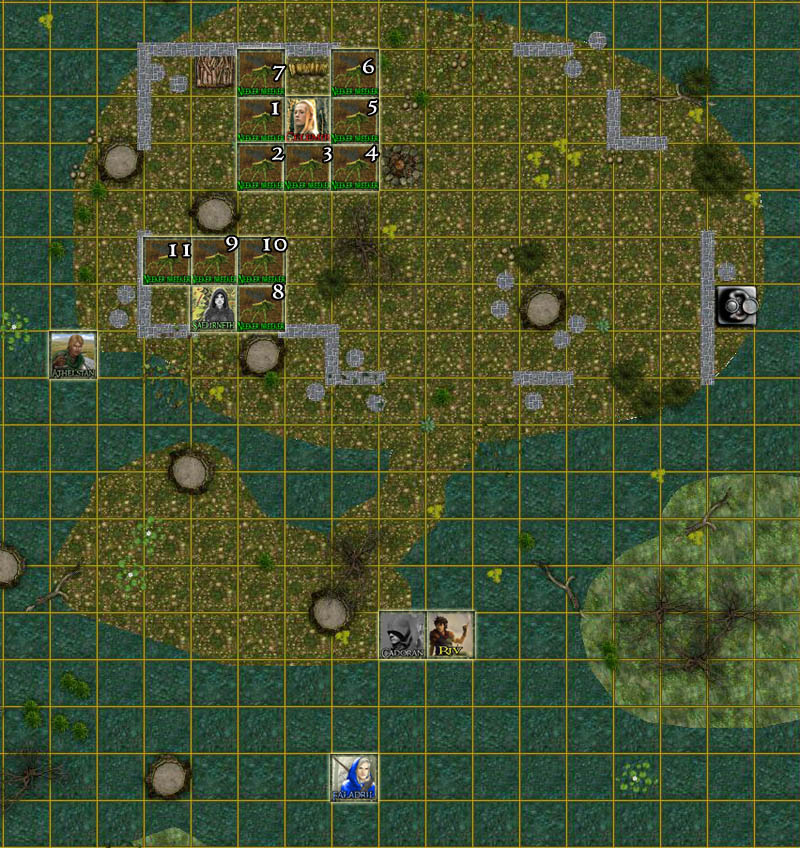Choose Needler token number 9
This screenshot has width=800, height=848.
(x=213, y=261)
